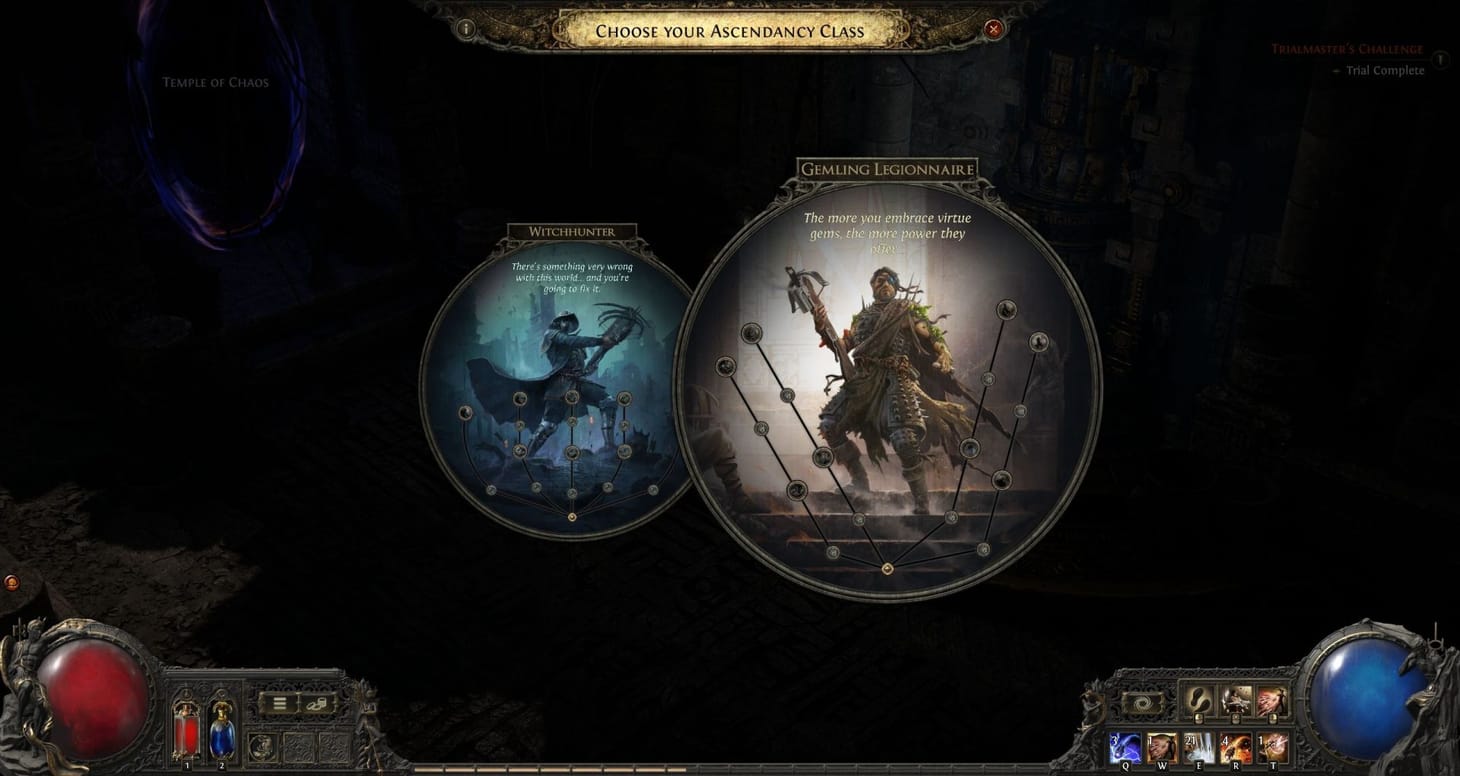
Task: Use the health flask in slot 1
Action: [186, 732]
